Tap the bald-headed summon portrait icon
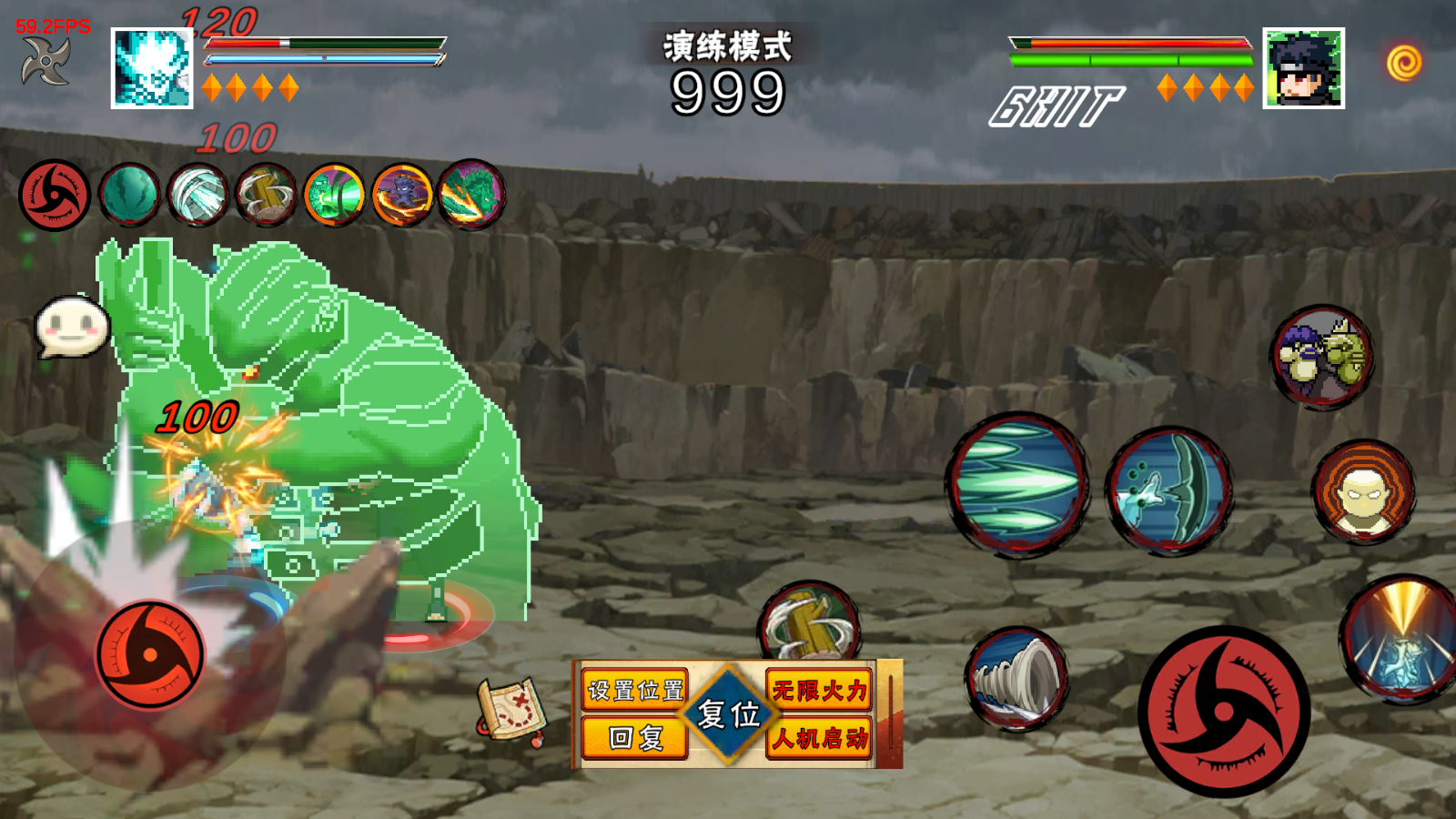The width and height of the screenshot is (1456, 819). [x=1362, y=491]
